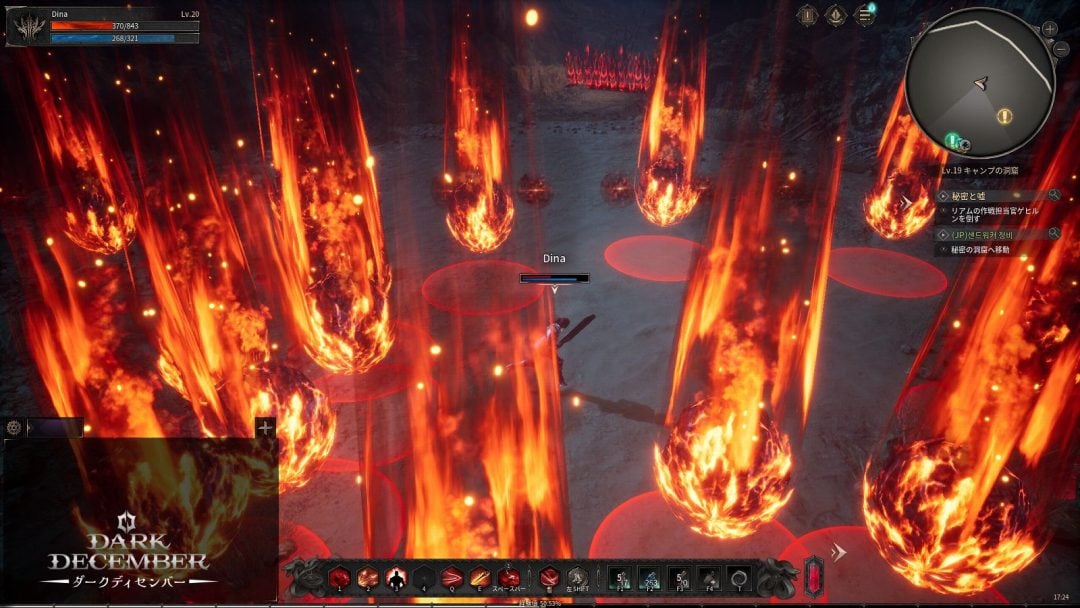Viewport: 1080px width, 608px height.
Task: Open the hamburger main menu icon
Action: pos(864,15)
